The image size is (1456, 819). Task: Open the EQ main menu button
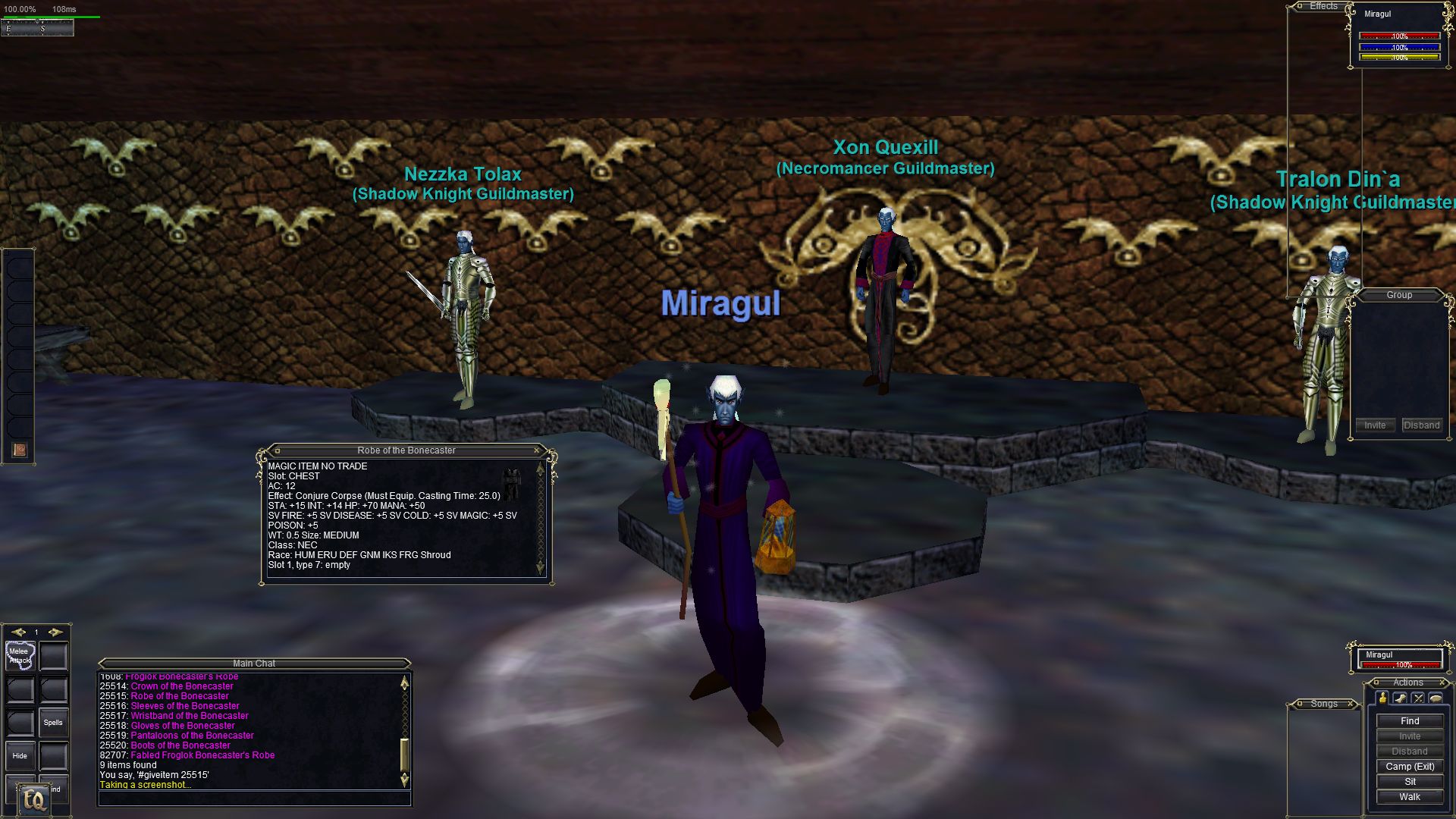point(33,799)
